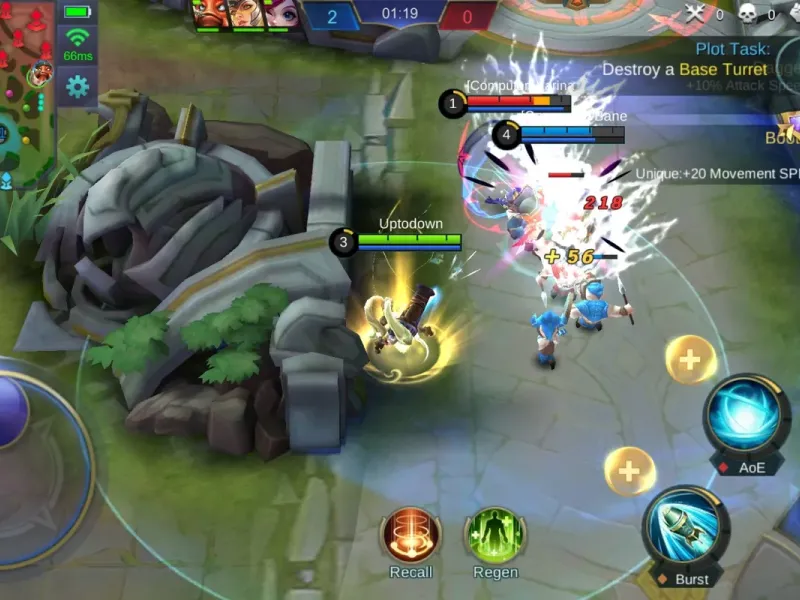Viewport: 800px width, 600px height.
Task: Fire the Burst rocket skill
Action: point(686,527)
